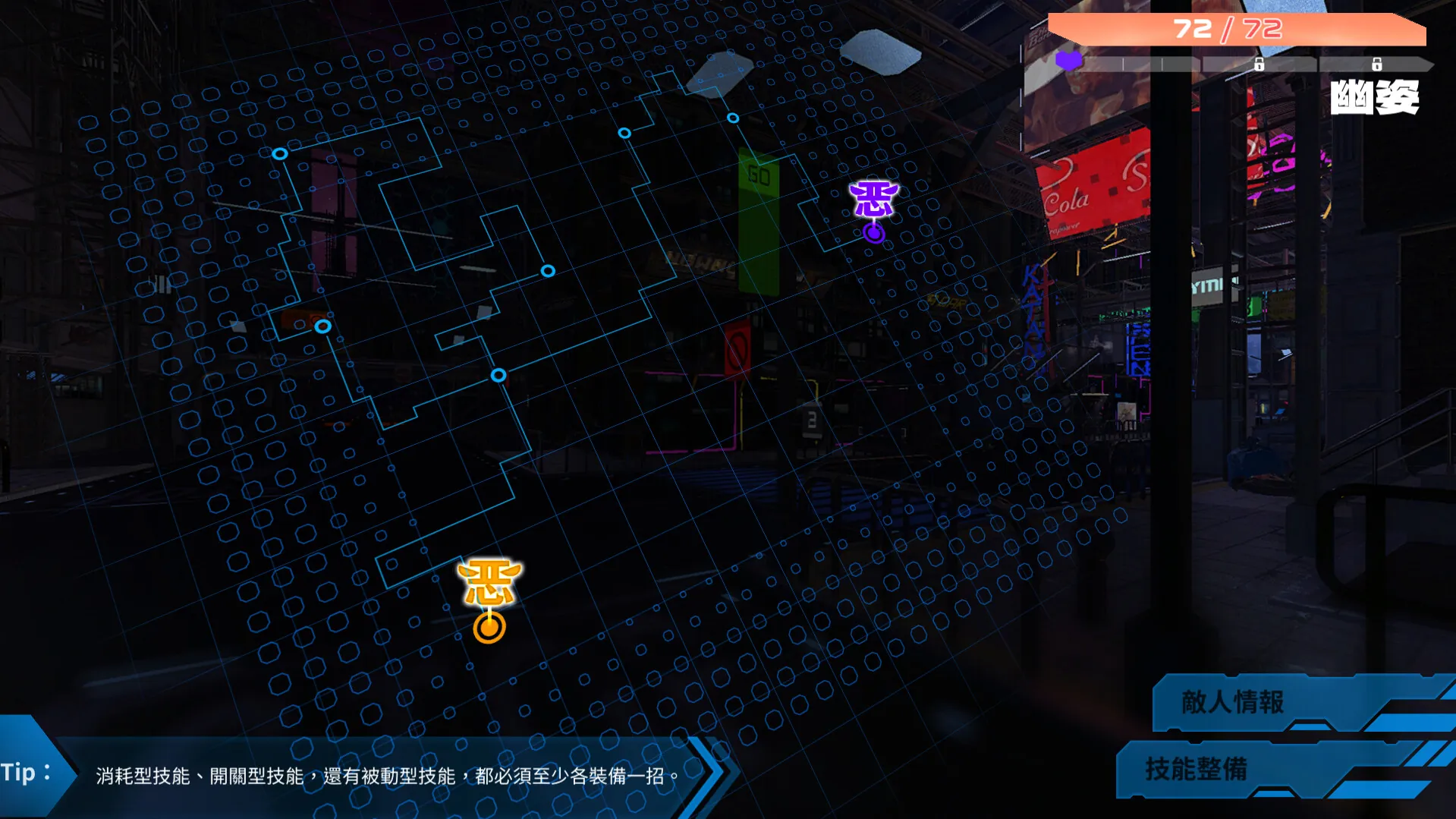
Task: Select the center map waypoint circle
Action: tap(547, 269)
